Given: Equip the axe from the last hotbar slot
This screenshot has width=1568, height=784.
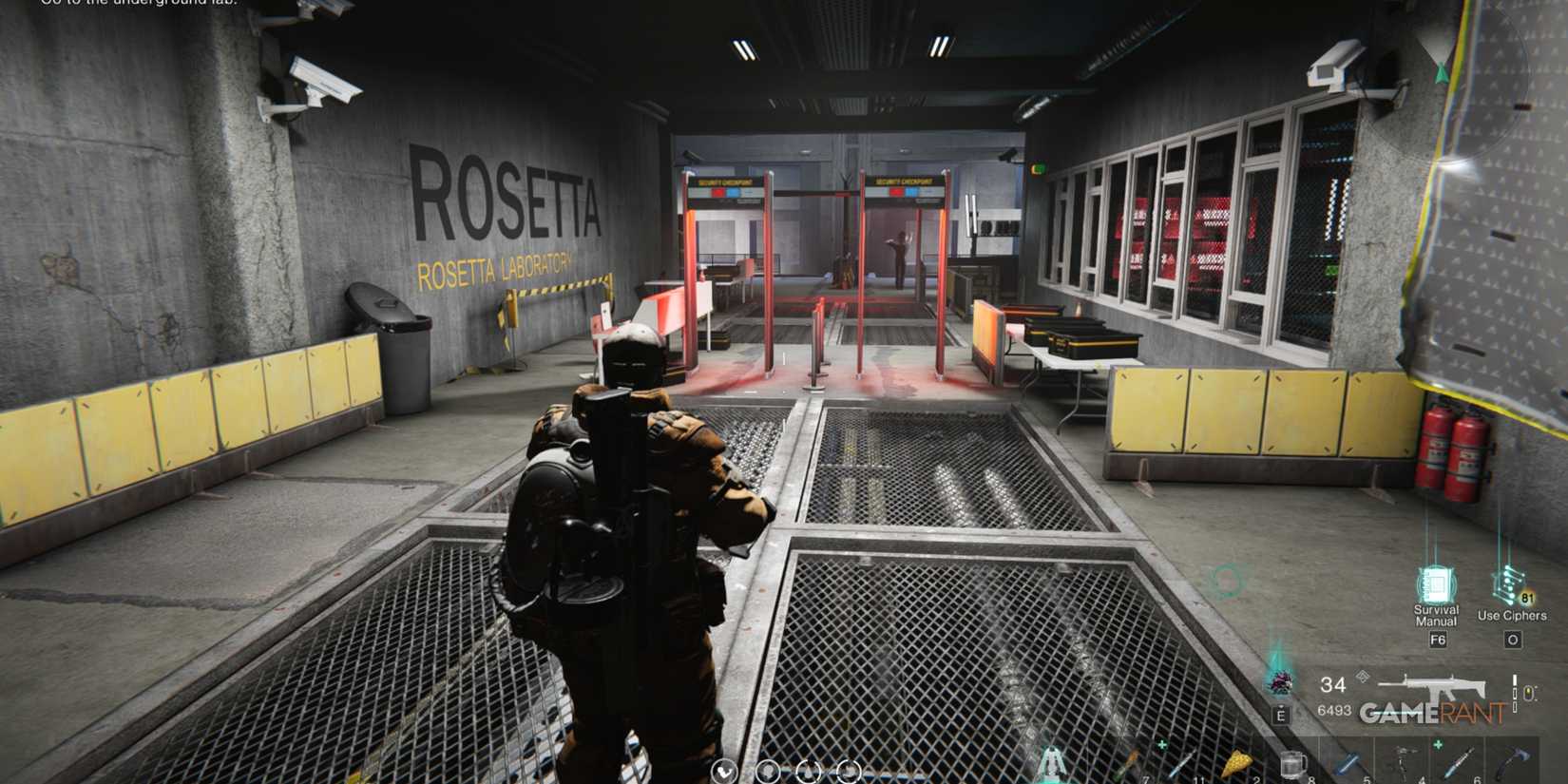Looking at the screenshot, I should click(1512, 760).
